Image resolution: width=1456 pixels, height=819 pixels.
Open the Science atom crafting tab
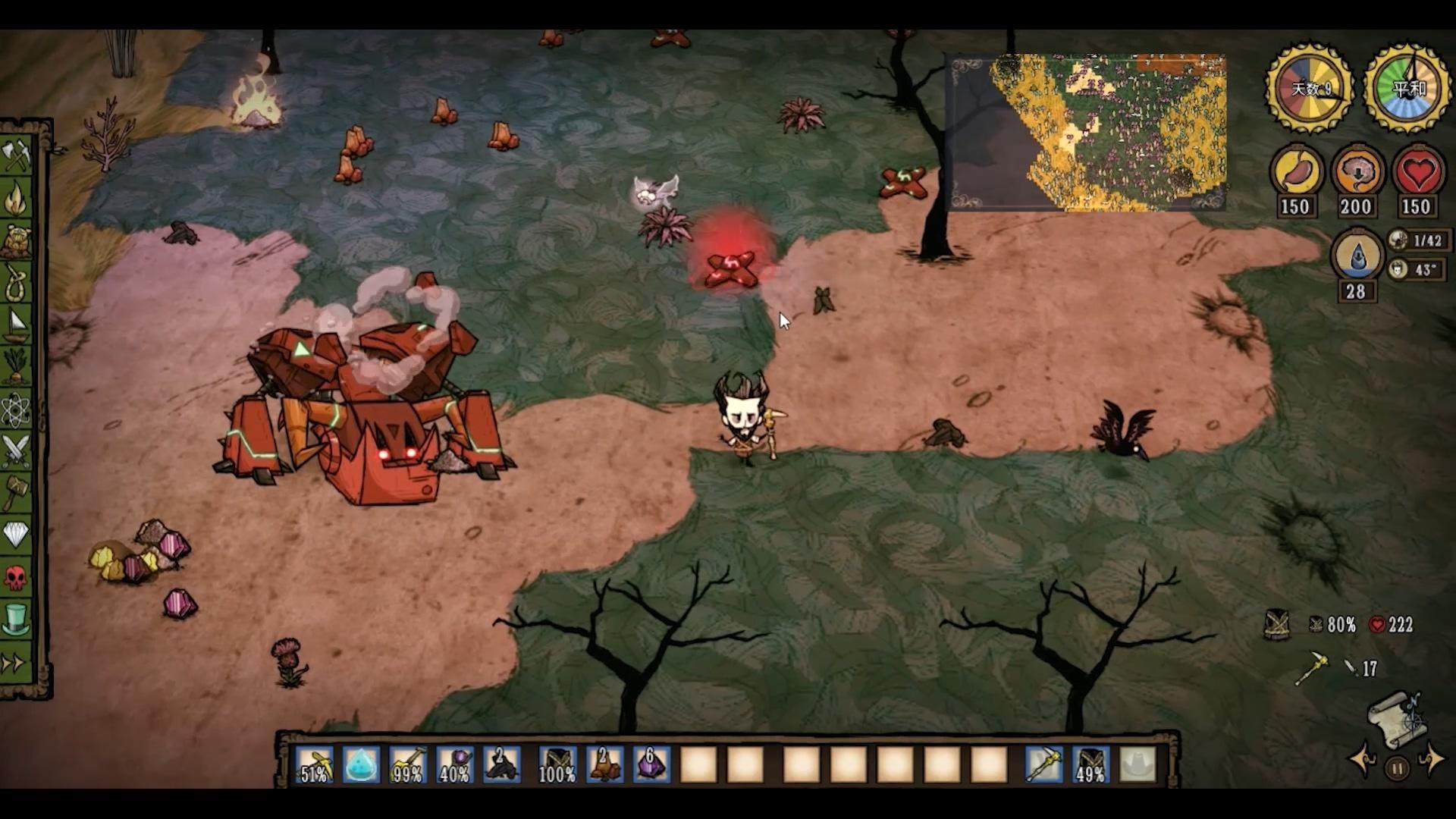(x=17, y=410)
